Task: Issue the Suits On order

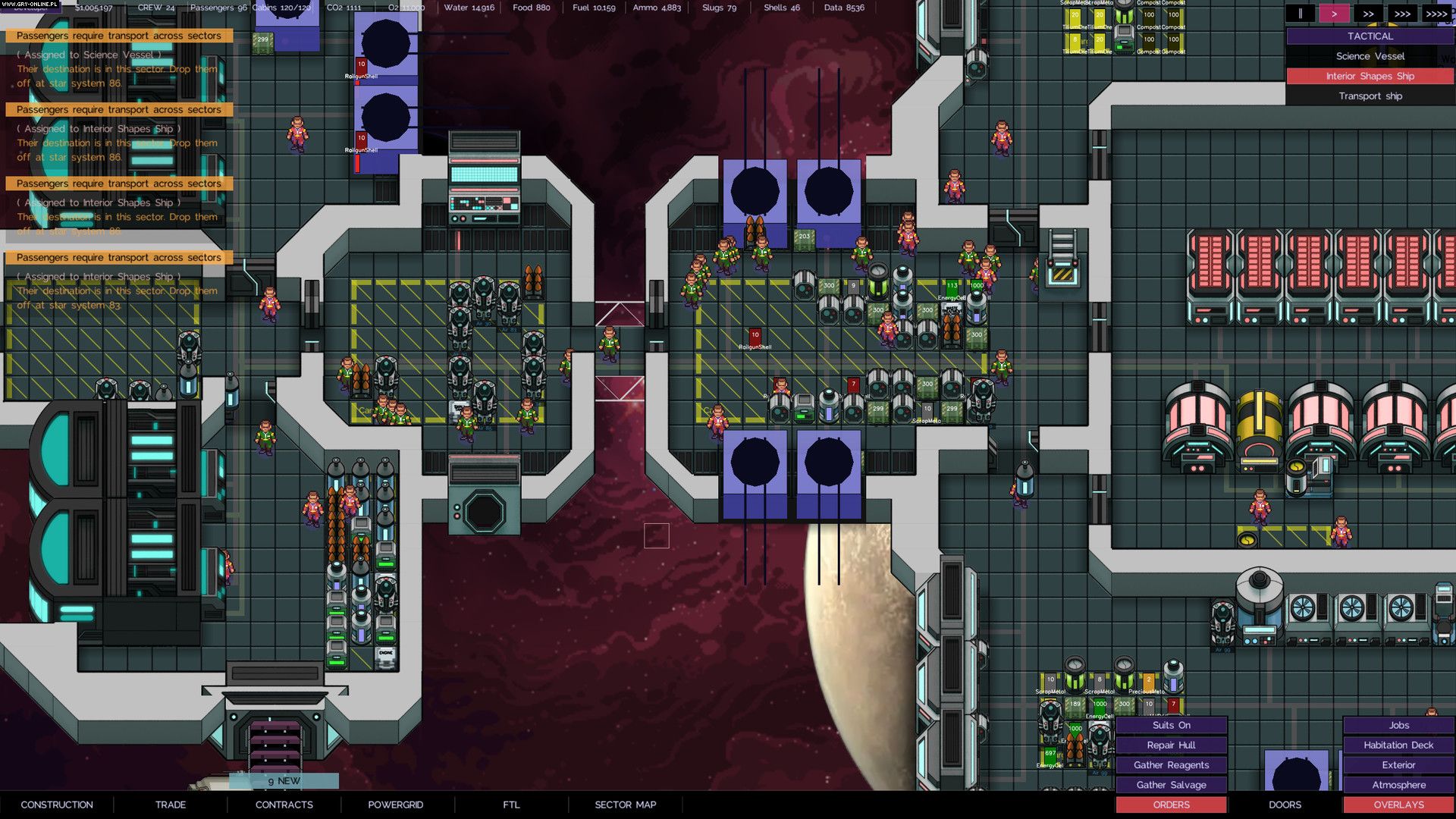Action: click(1171, 725)
